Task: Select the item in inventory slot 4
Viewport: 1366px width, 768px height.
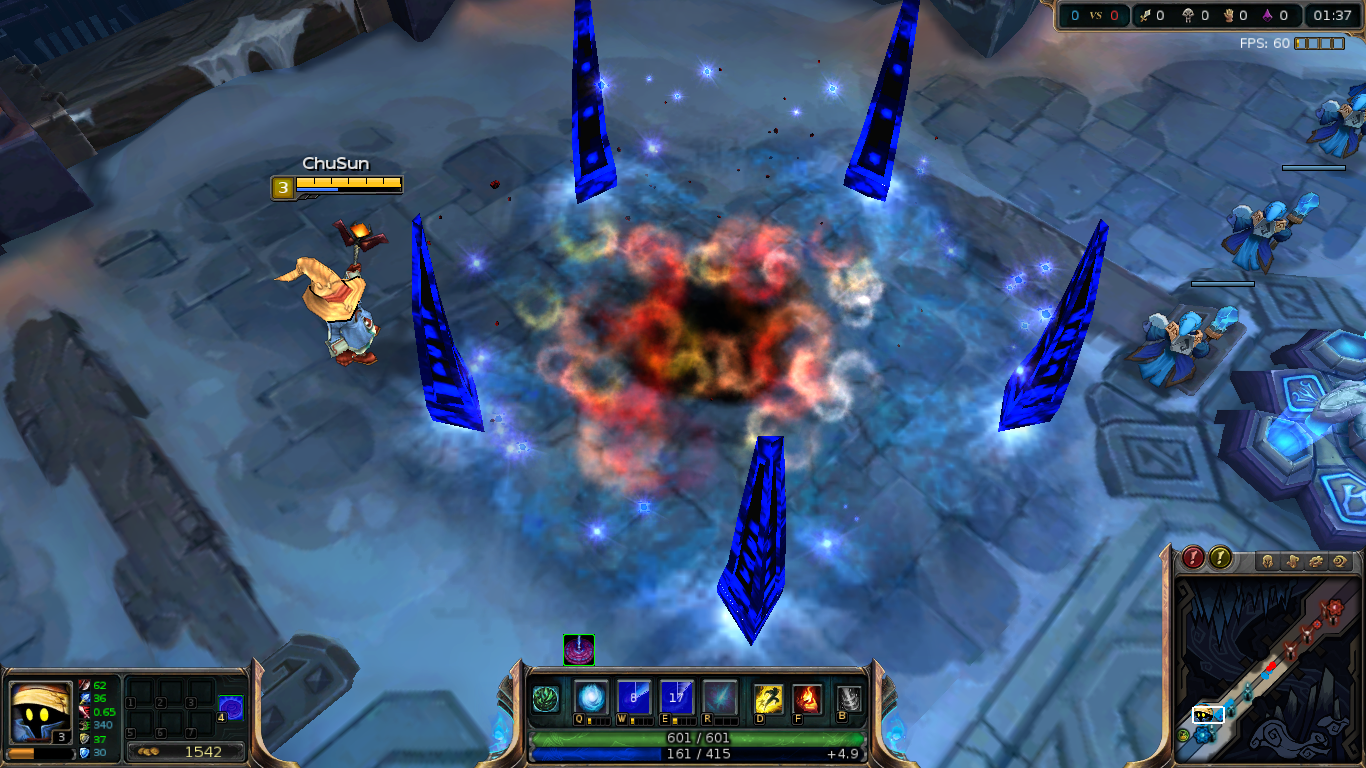Action: tap(231, 708)
